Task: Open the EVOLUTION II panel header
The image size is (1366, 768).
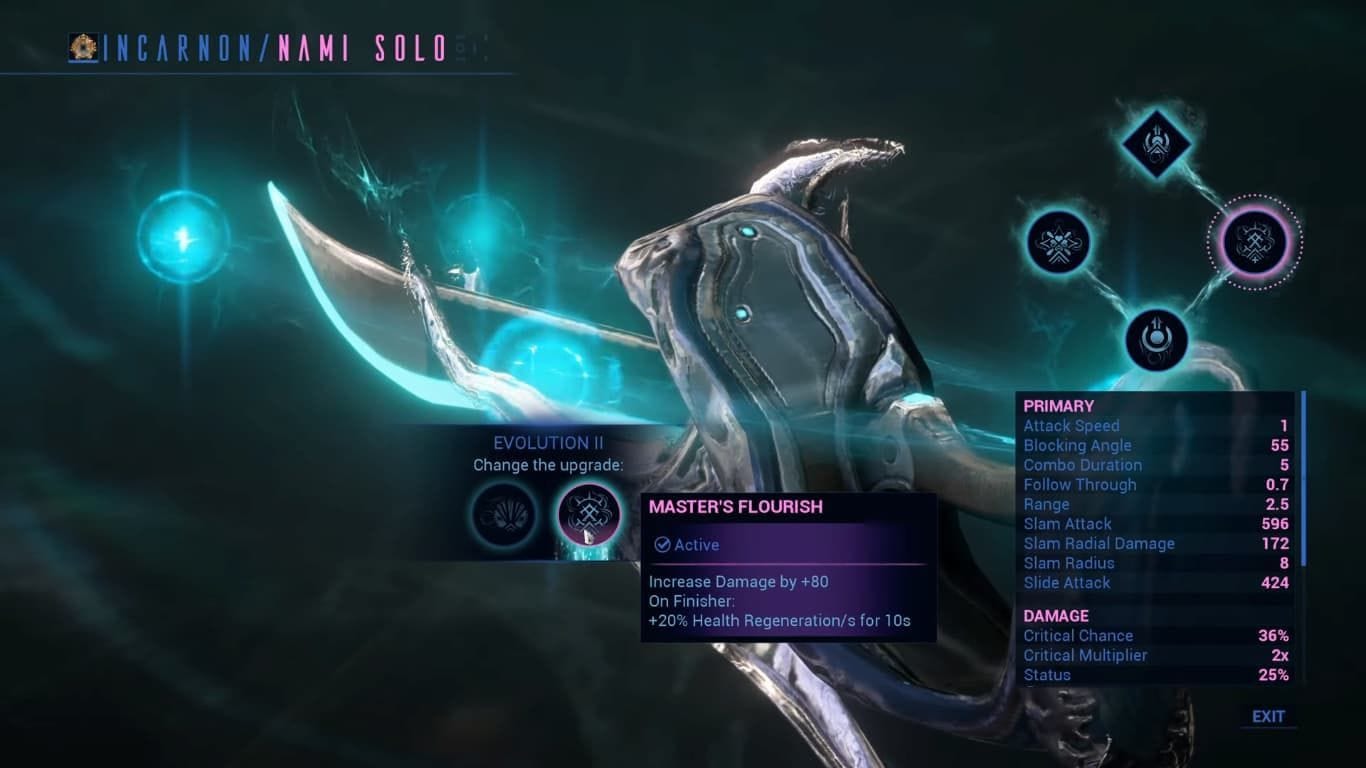Action: pos(548,442)
